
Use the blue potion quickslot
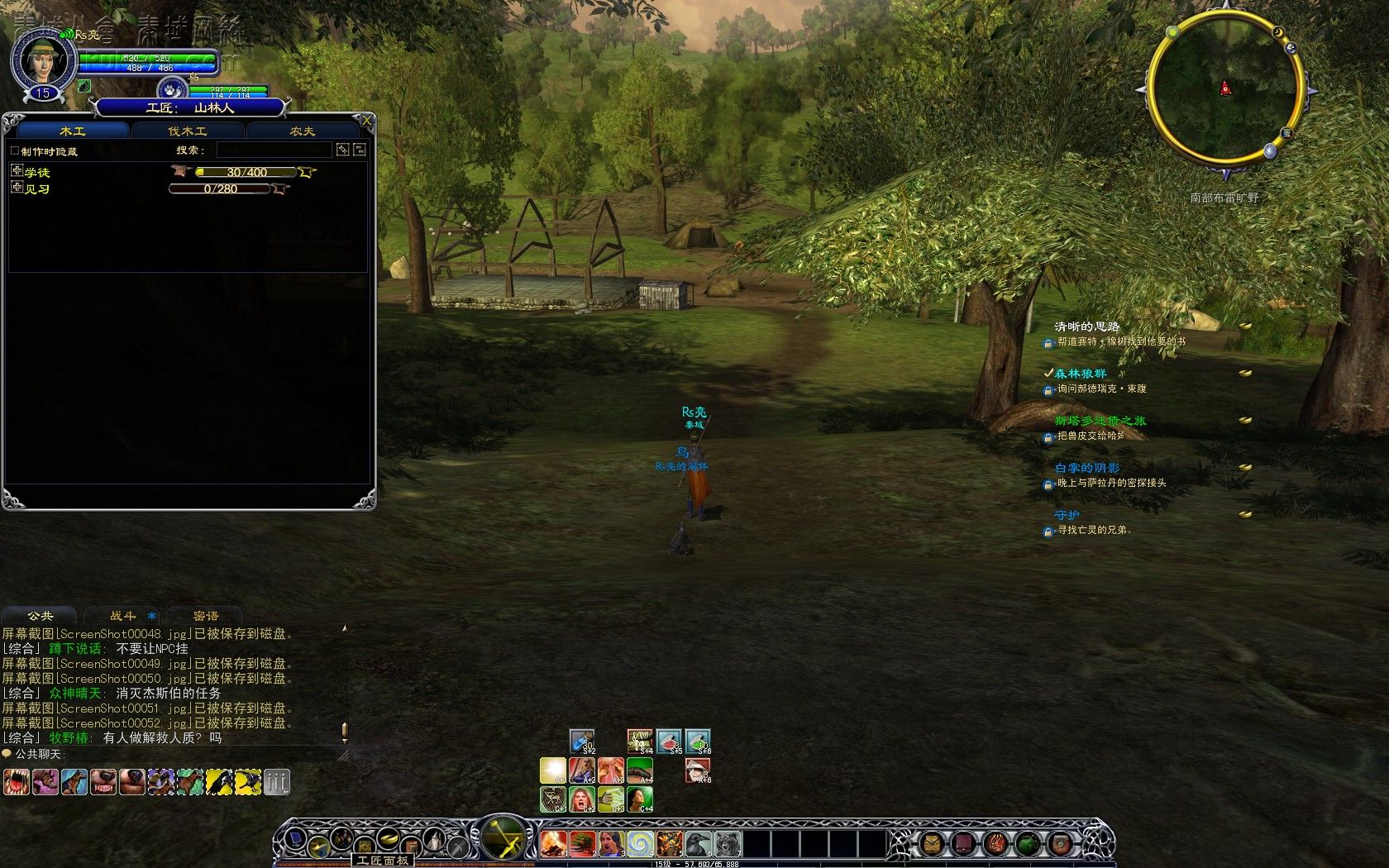coord(582,741)
